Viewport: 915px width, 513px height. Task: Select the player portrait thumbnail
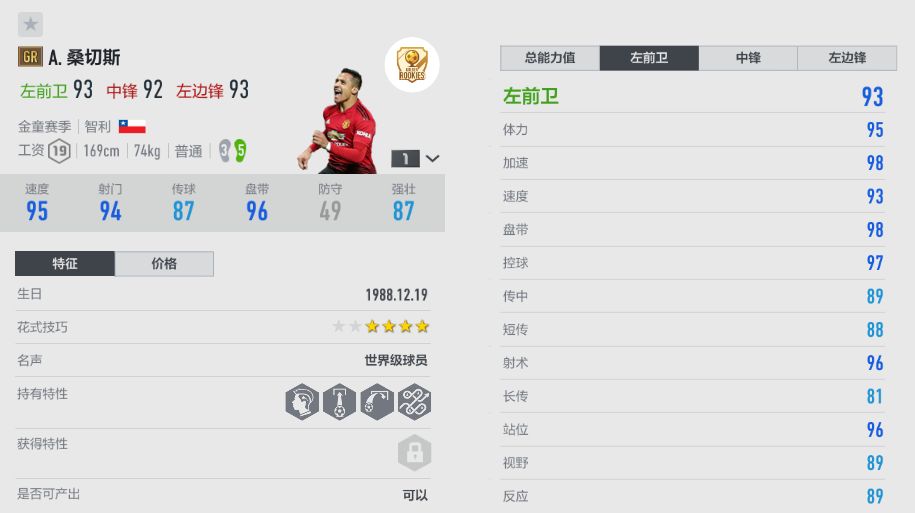340,125
